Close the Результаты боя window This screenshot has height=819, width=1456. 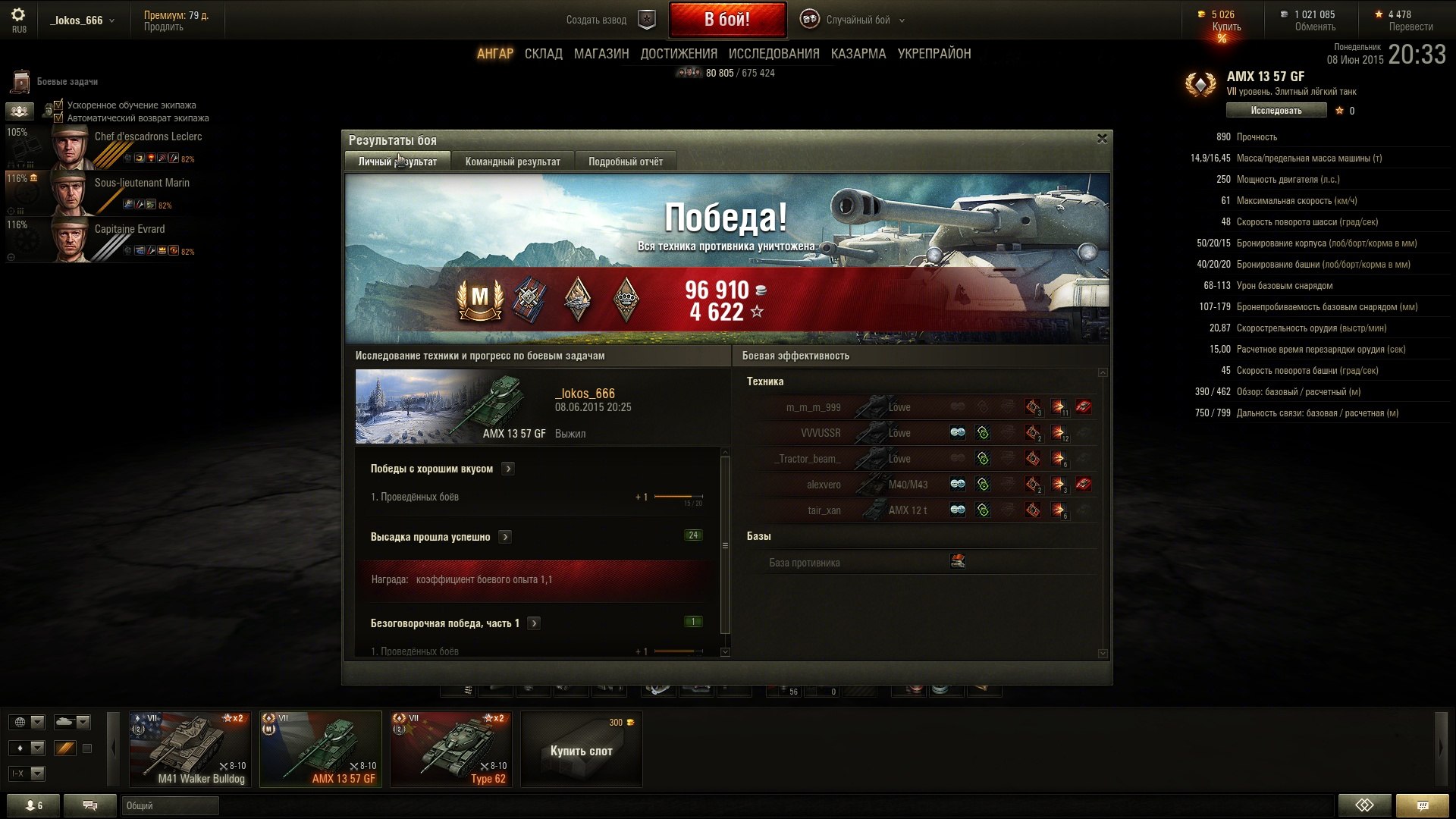click(x=1102, y=139)
